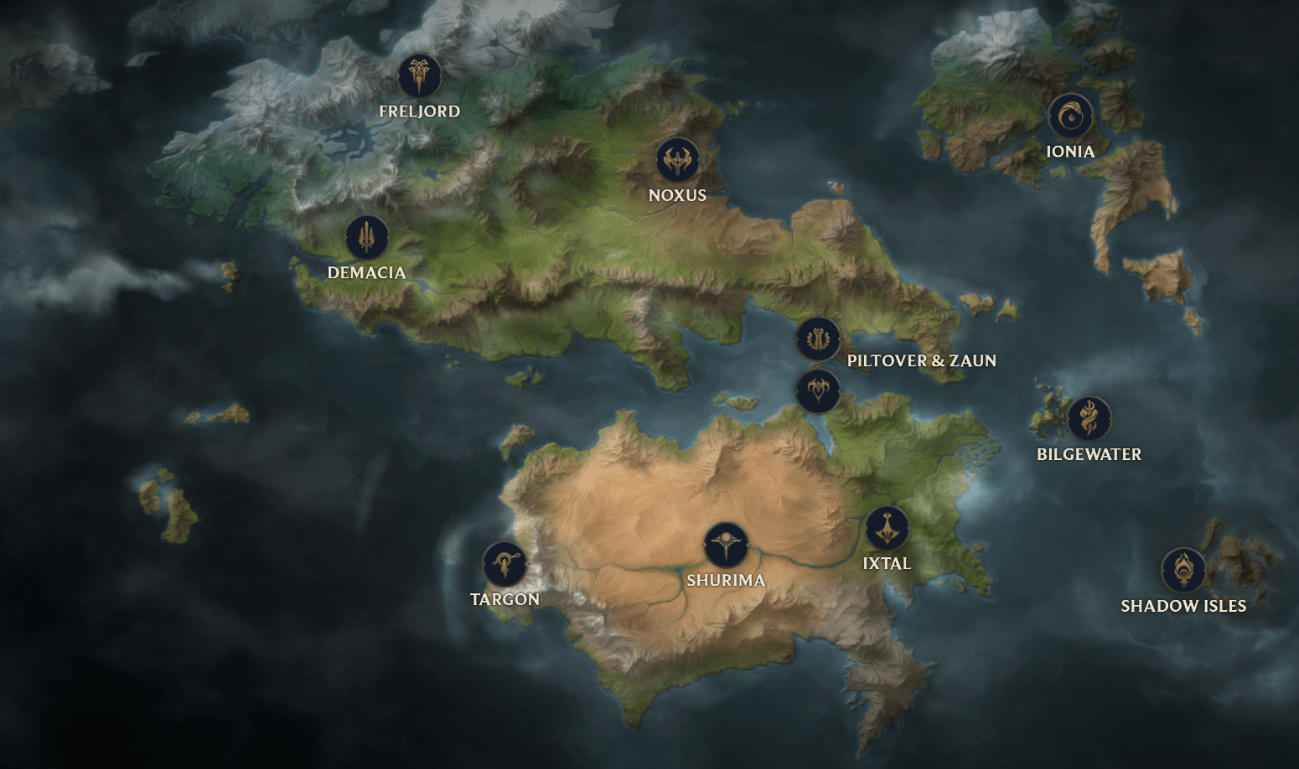Click the unlabeled emblem below Piltover & Zaun
Image resolution: width=1299 pixels, height=769 pixels.
click(x=818, y=390)
